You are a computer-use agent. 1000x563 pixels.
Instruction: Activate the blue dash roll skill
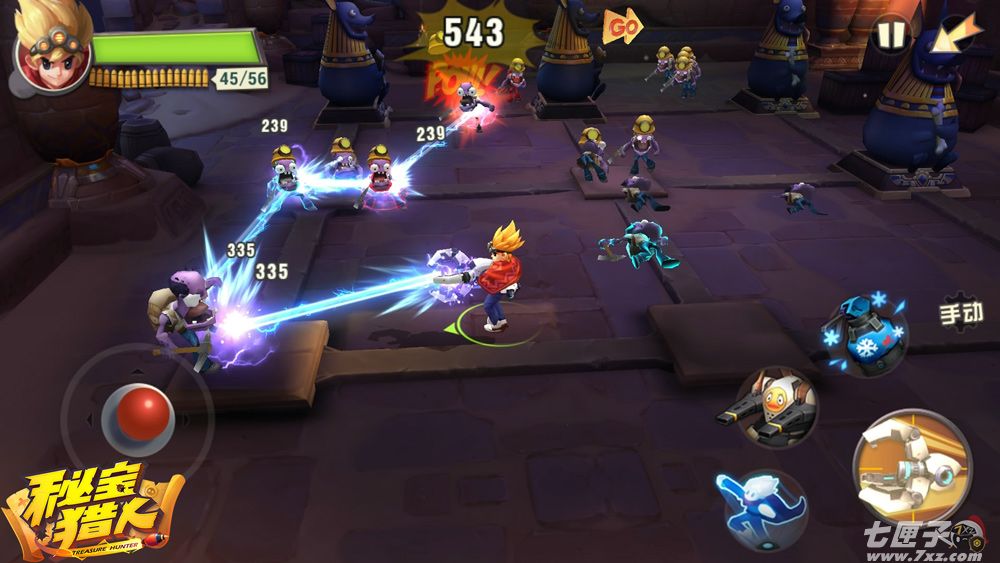click(x=764, y=509)
